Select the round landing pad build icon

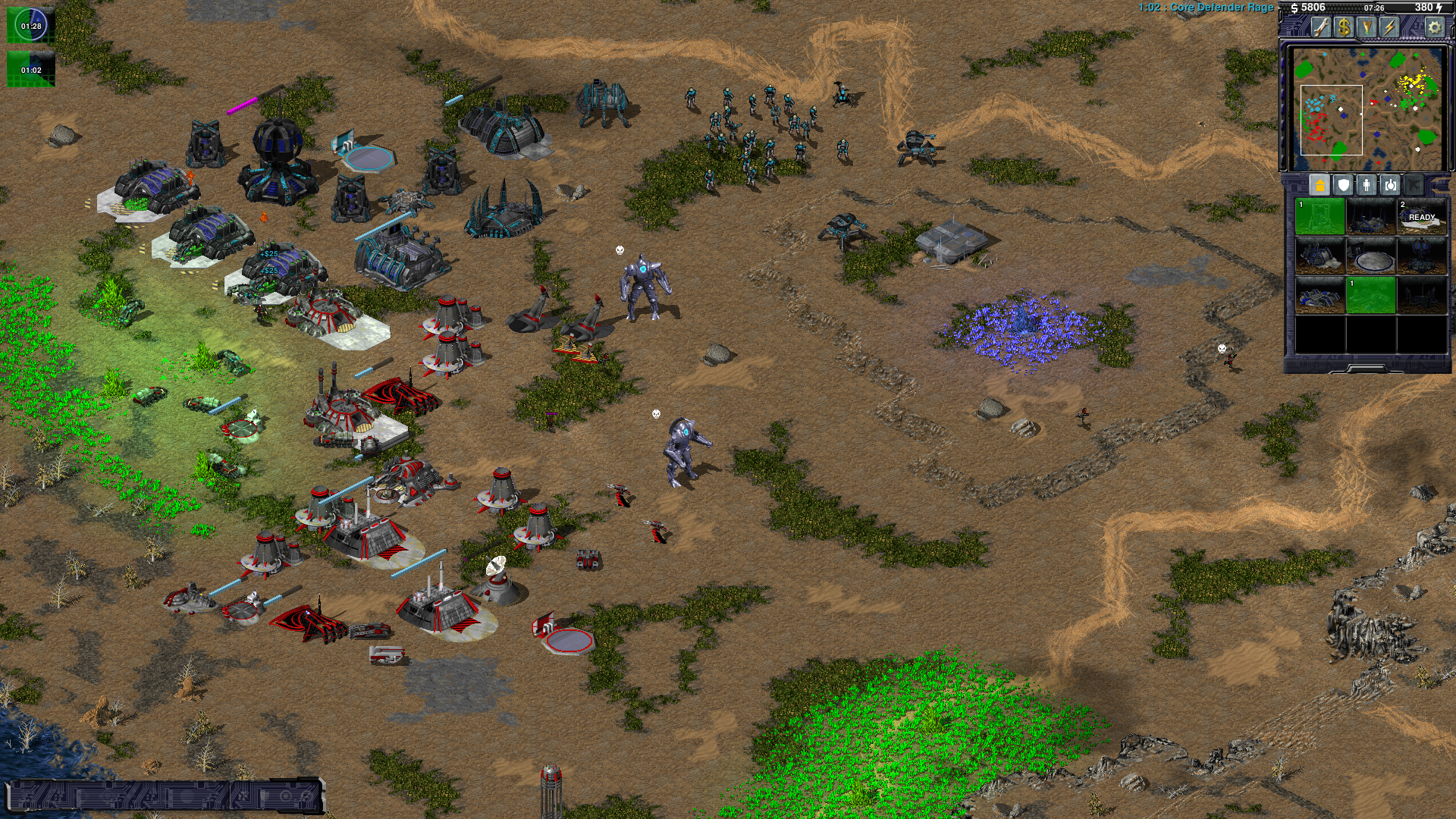[x=1371, y=256]
